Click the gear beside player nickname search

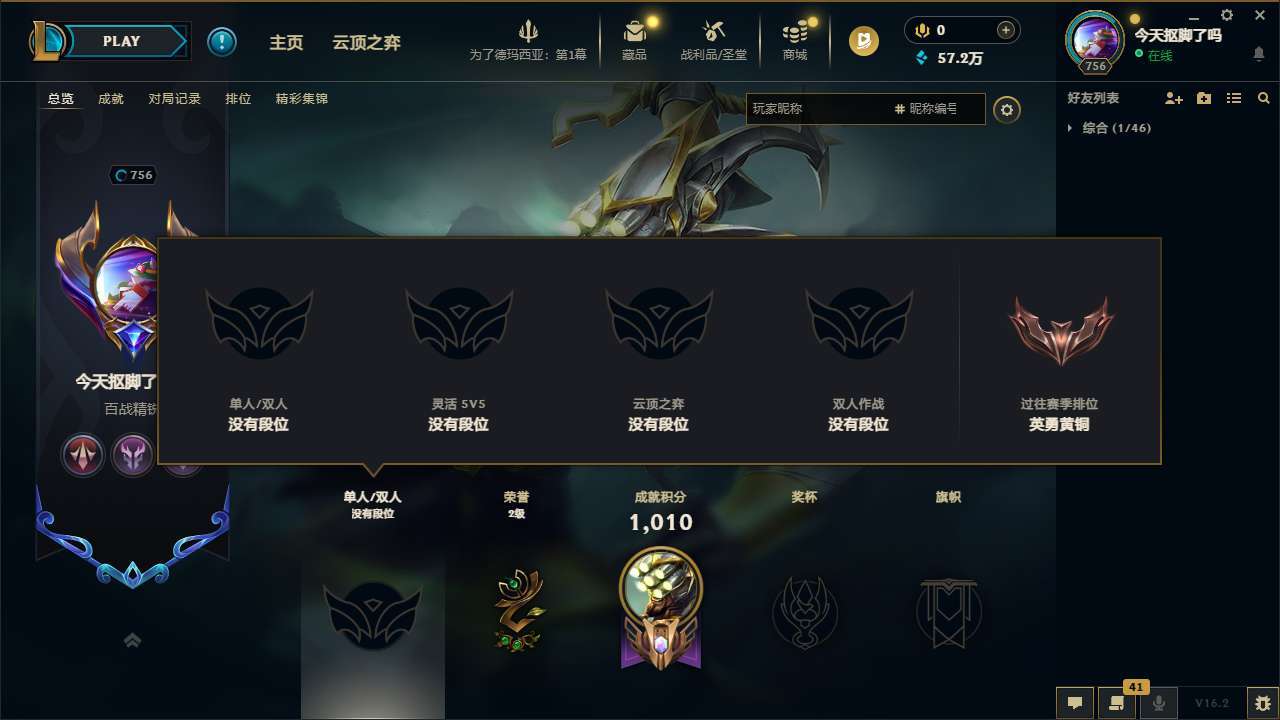pos(1007,110)
